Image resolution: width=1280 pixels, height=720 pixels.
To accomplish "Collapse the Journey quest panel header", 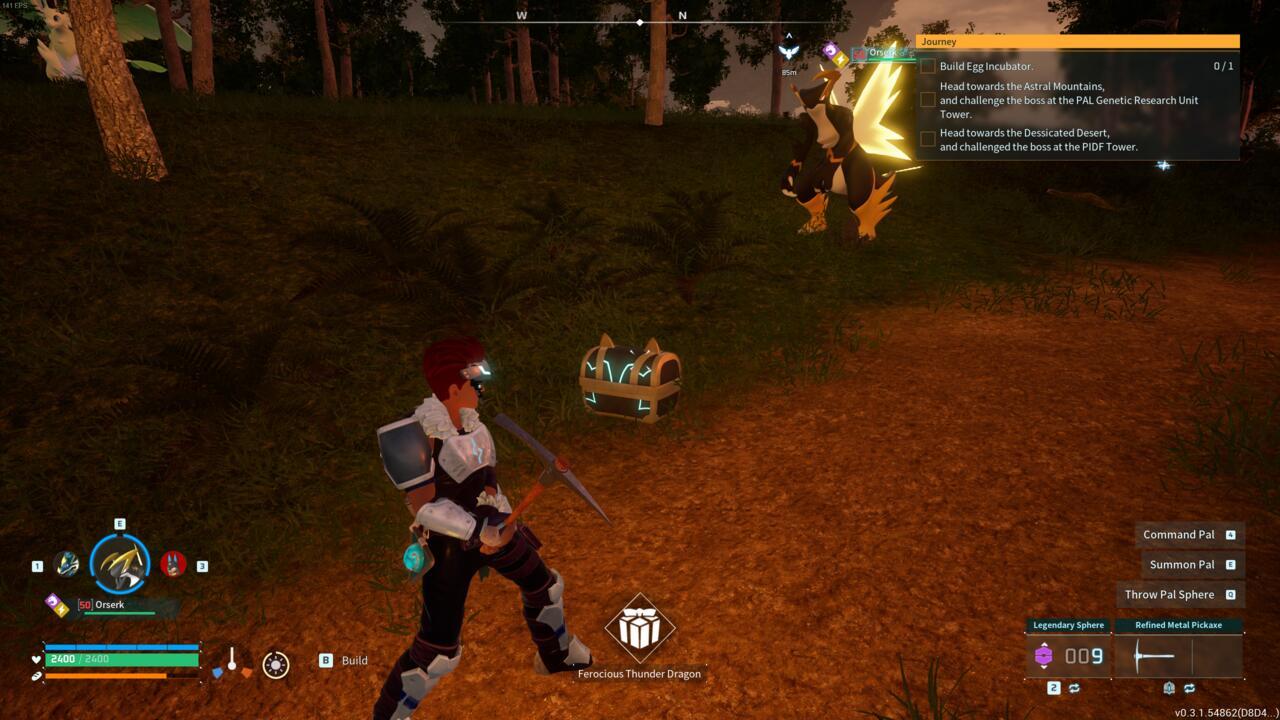I will point(1075,41).
